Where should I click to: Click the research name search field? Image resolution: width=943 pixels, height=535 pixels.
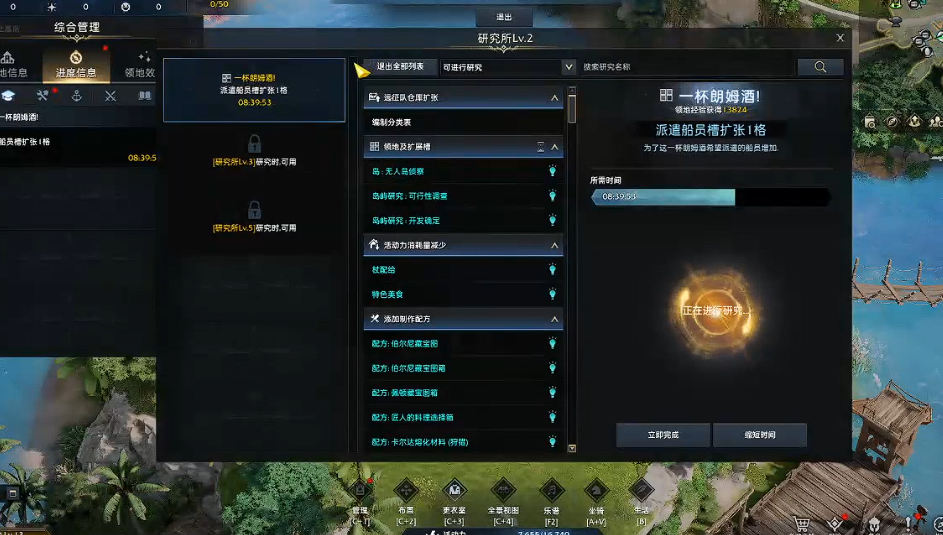[x=687, y=67]
